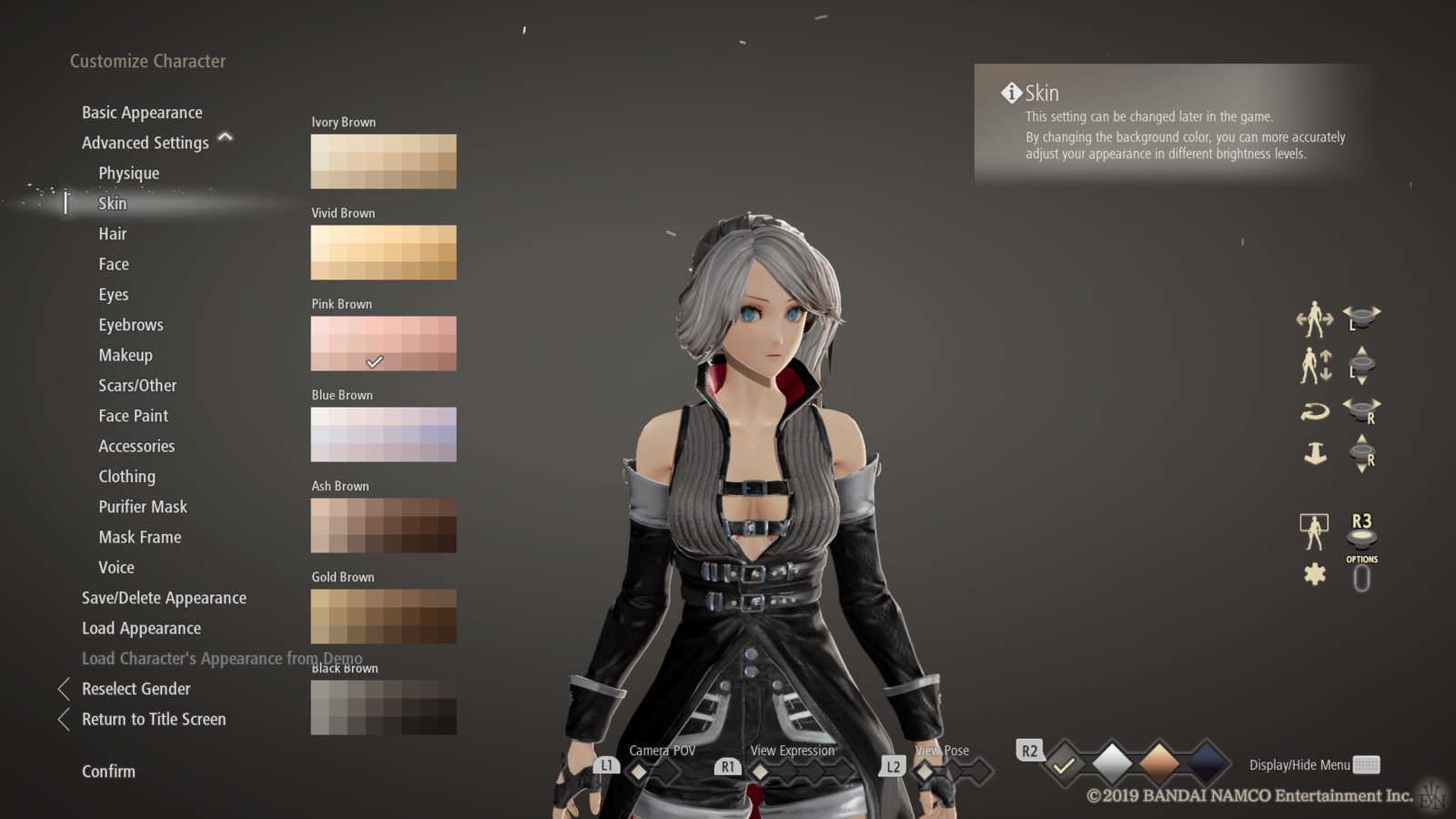Viewport: 1456px width, 819px height.
Task: Select a shade from the Vivid Brown palette
Action: pyautogui.click(x=383, y=252)
